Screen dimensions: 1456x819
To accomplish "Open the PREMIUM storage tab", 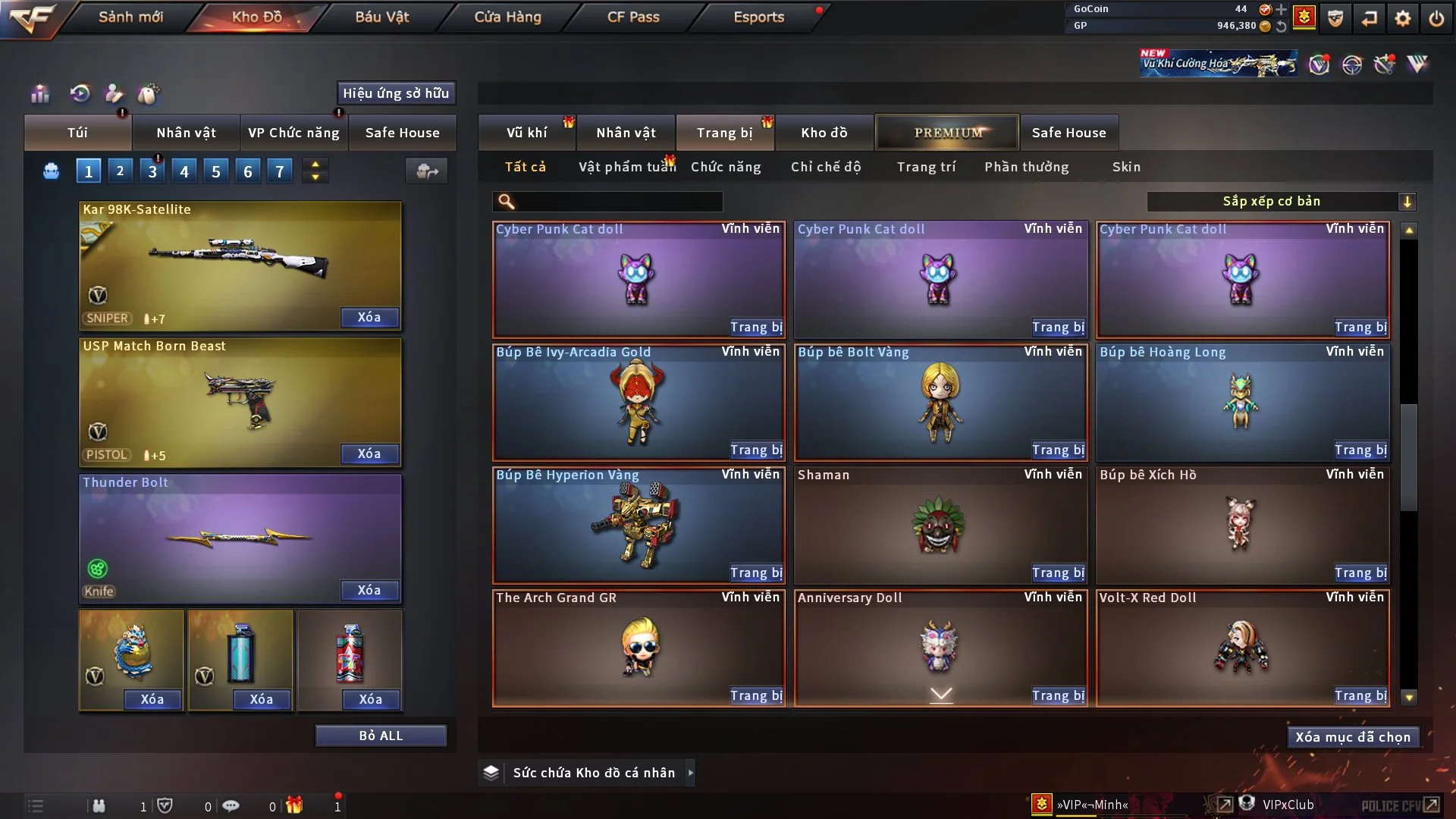I will 947,133.
